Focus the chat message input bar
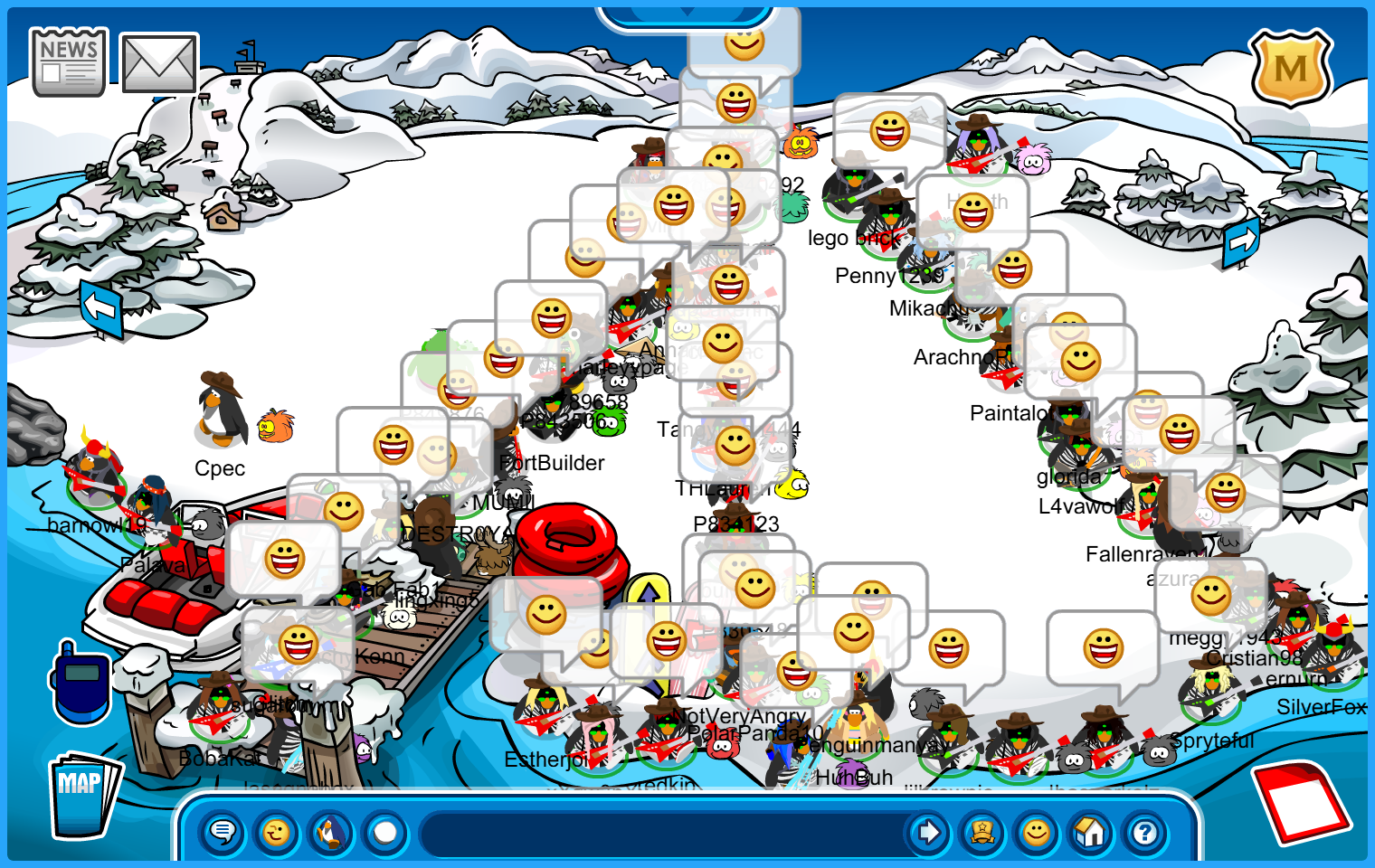 (x=665, y=832)
